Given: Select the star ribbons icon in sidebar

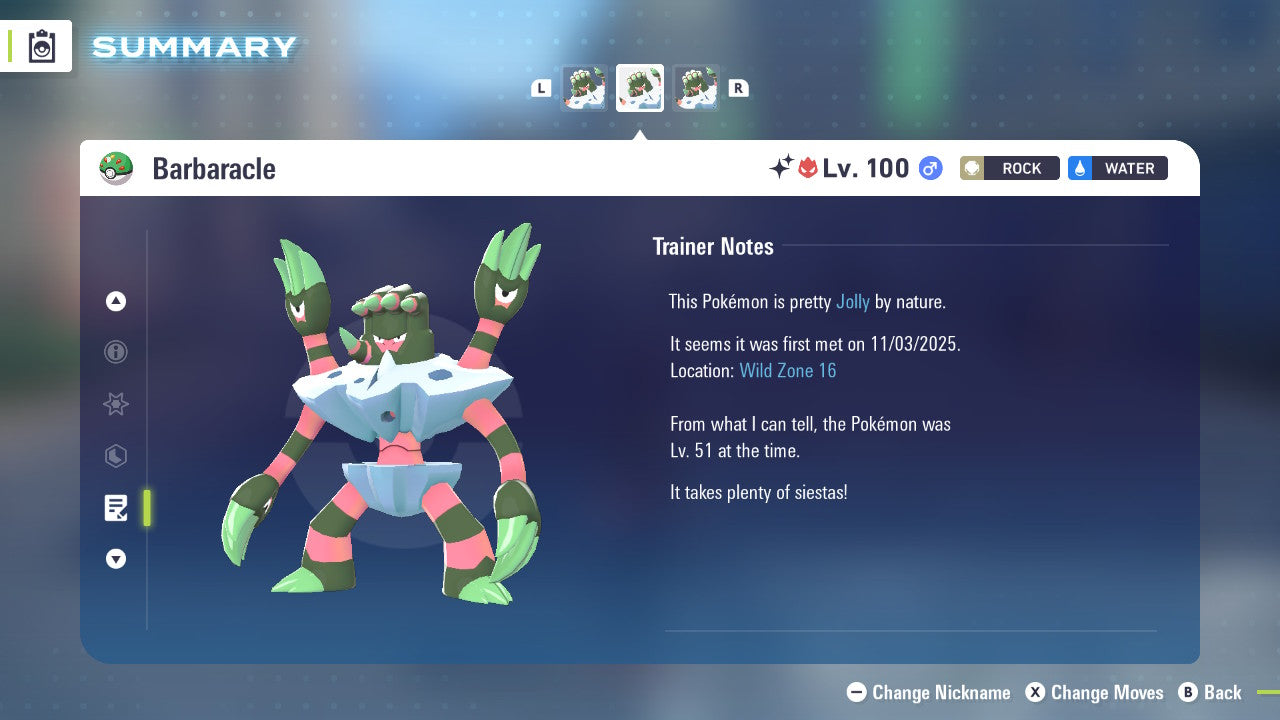Looking at the screenshot, I should tap(115, 404).
